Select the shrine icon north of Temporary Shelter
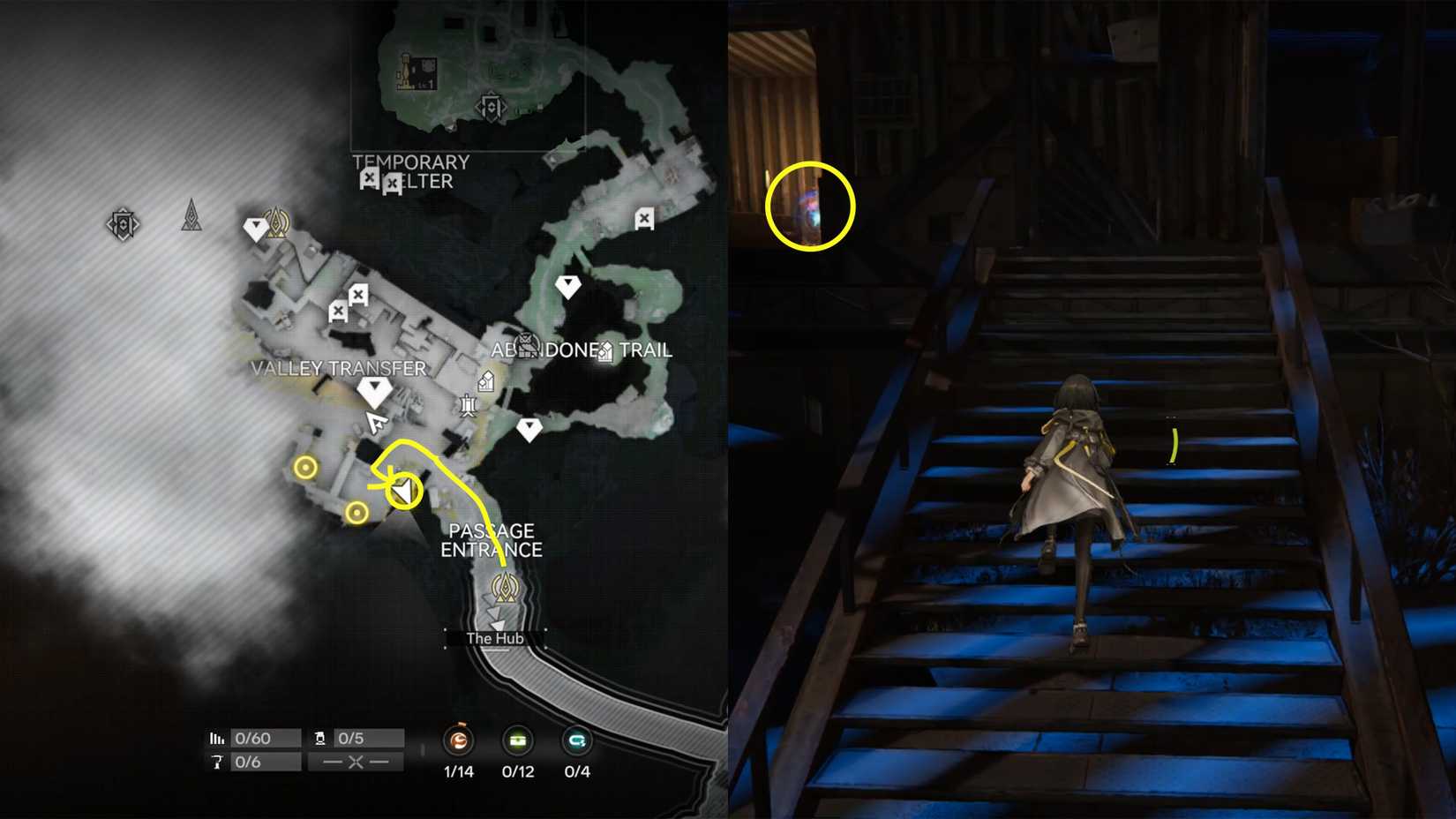The image size is (1456, 819). [491, 106]
